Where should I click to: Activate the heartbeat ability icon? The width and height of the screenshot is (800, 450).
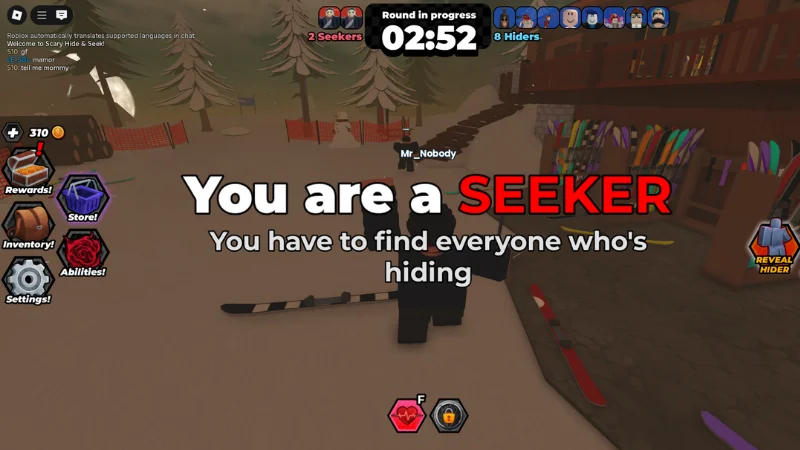pos(407,415)
